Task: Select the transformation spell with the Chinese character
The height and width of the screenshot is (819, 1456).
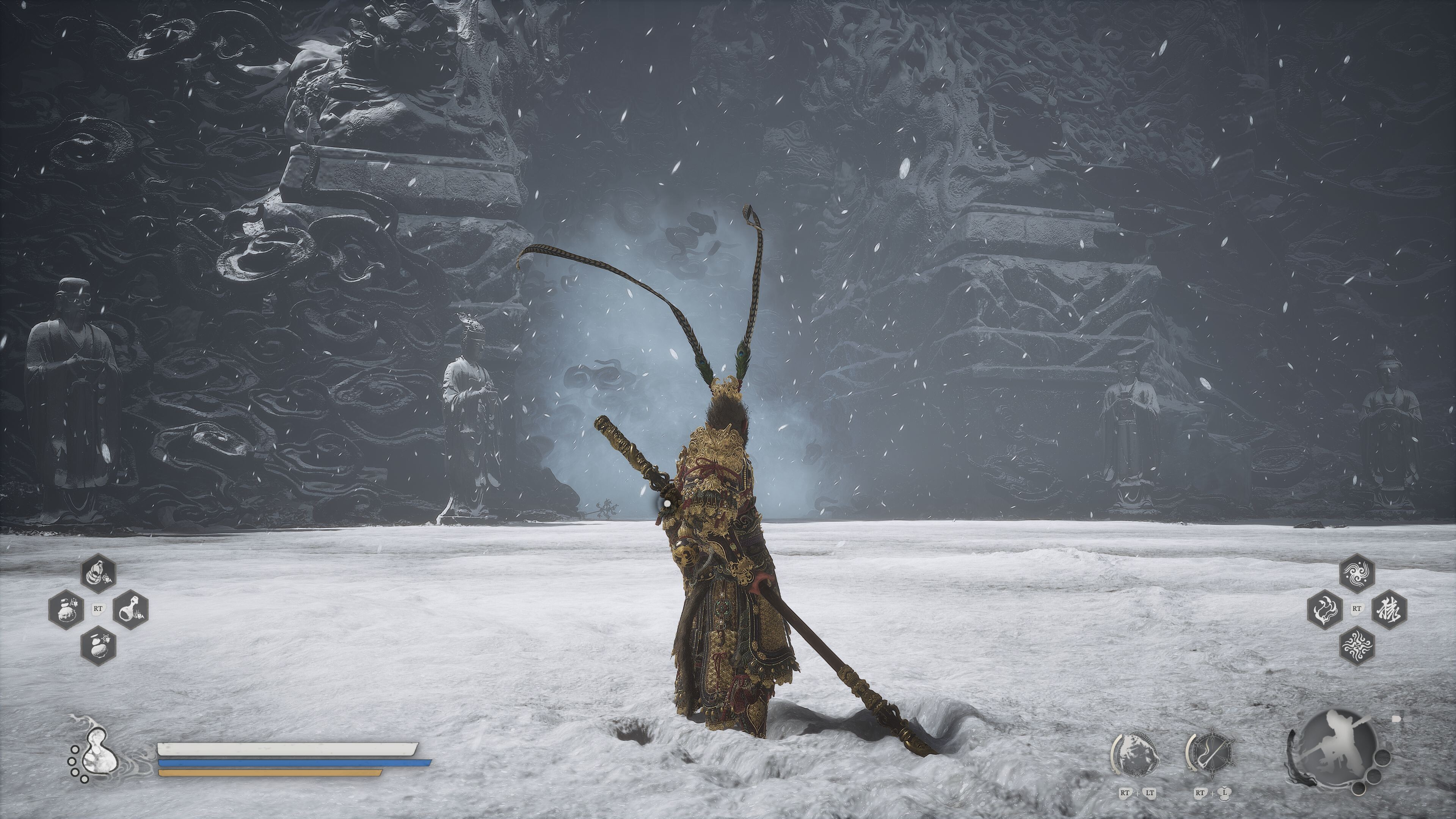Action: pyautogui.click(x=1389, y=610)
